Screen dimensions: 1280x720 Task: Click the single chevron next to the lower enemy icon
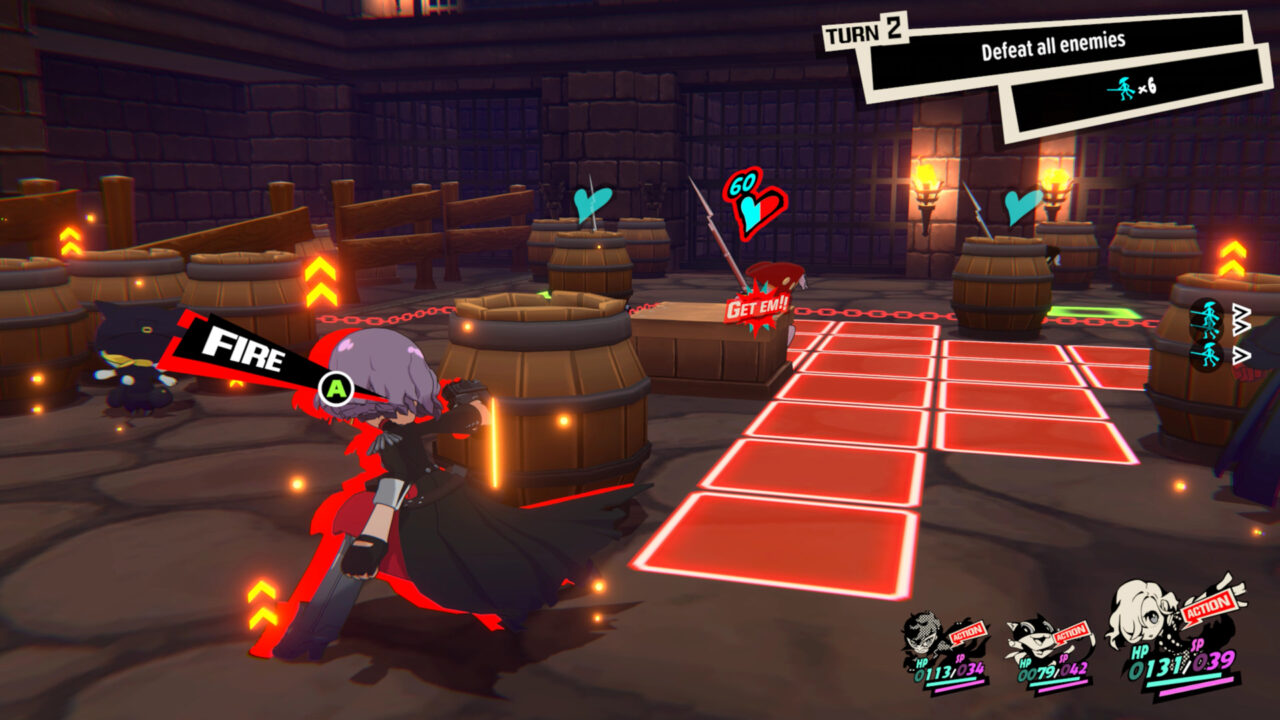point(1242,354)
